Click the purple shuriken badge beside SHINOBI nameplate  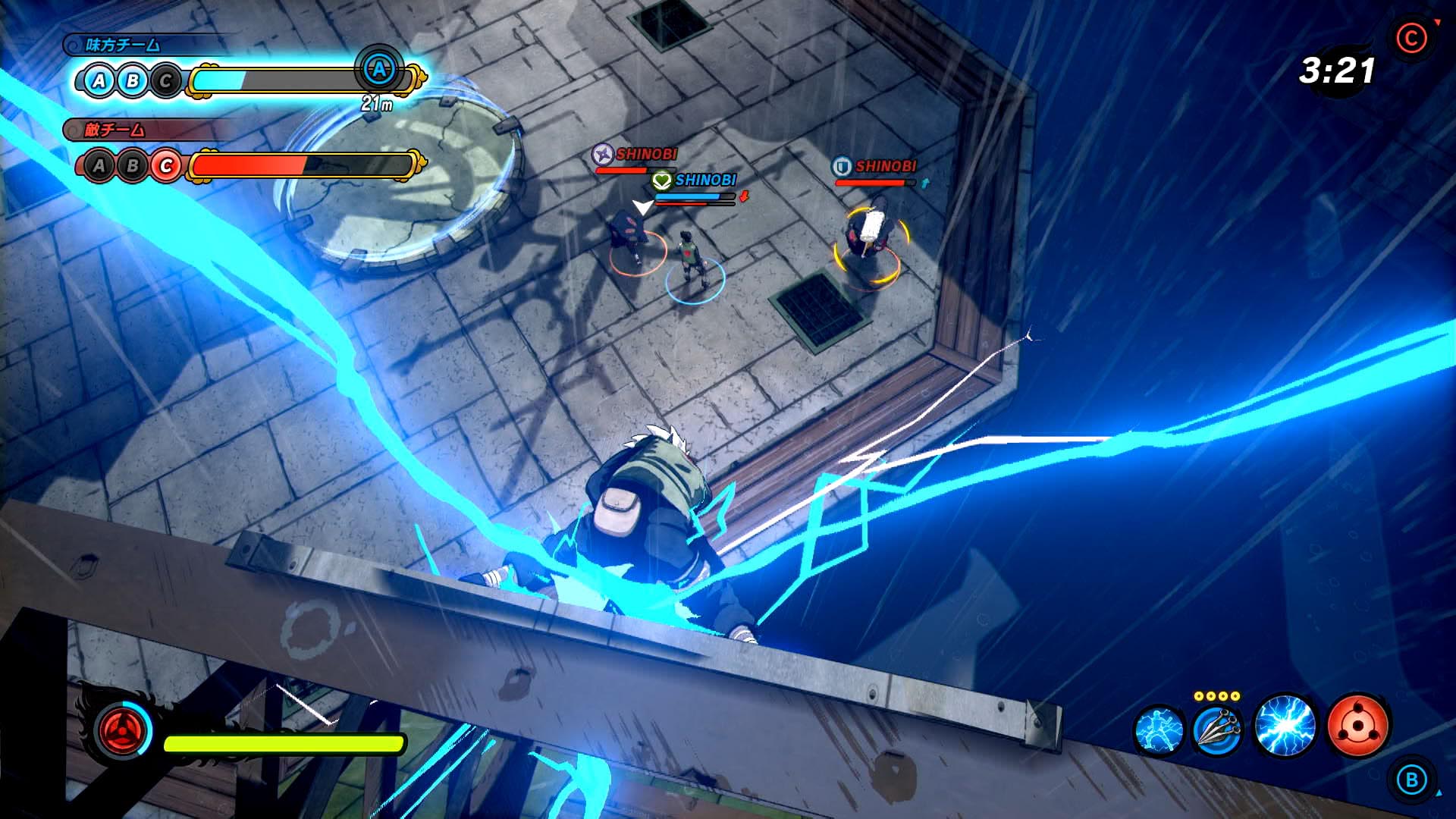(602, 155)
